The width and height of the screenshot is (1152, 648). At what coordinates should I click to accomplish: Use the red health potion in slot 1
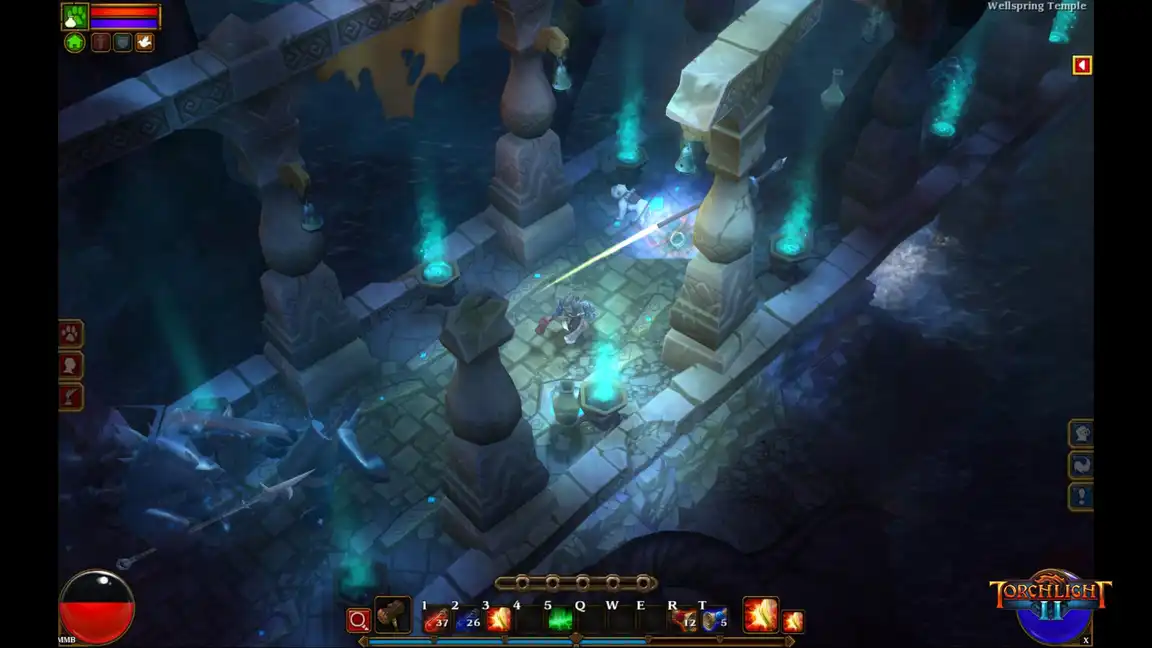click(435, 620)
